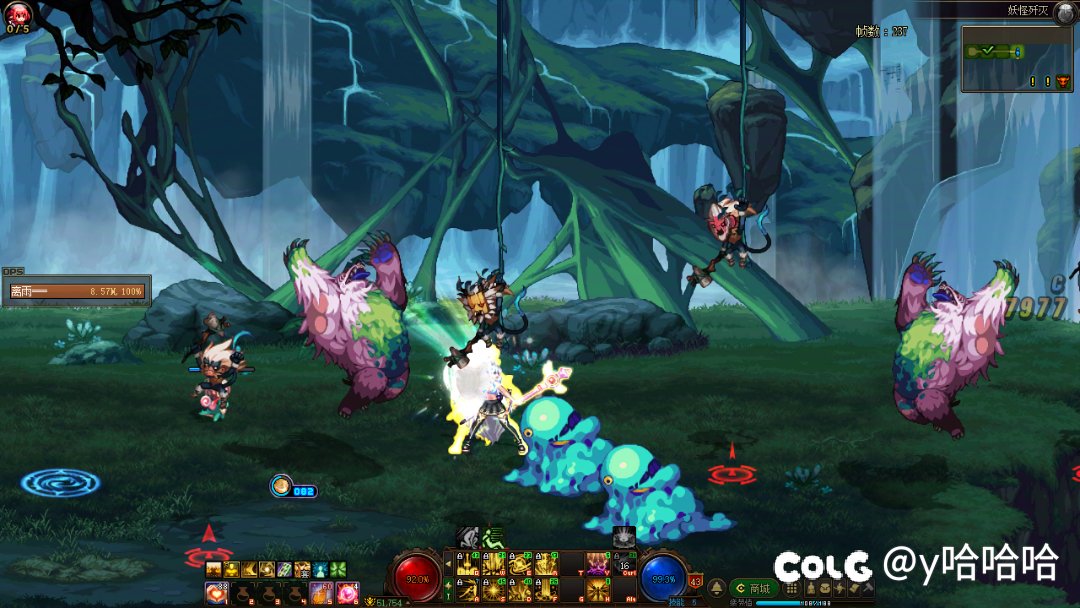Screen dimensions: 1080x608
Task: Click the gray creature icon above skill bar
Action: click(624, 537)
